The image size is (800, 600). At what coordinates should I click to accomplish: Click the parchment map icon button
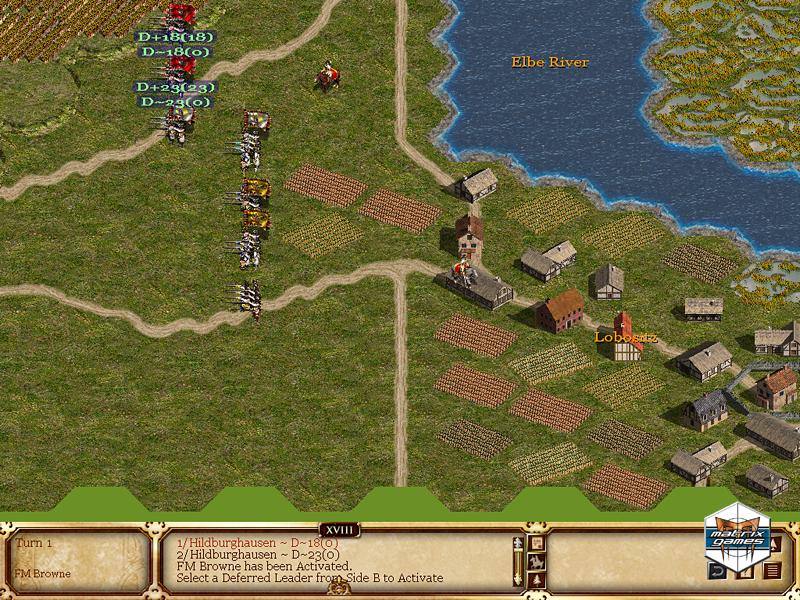pos(537,542)
